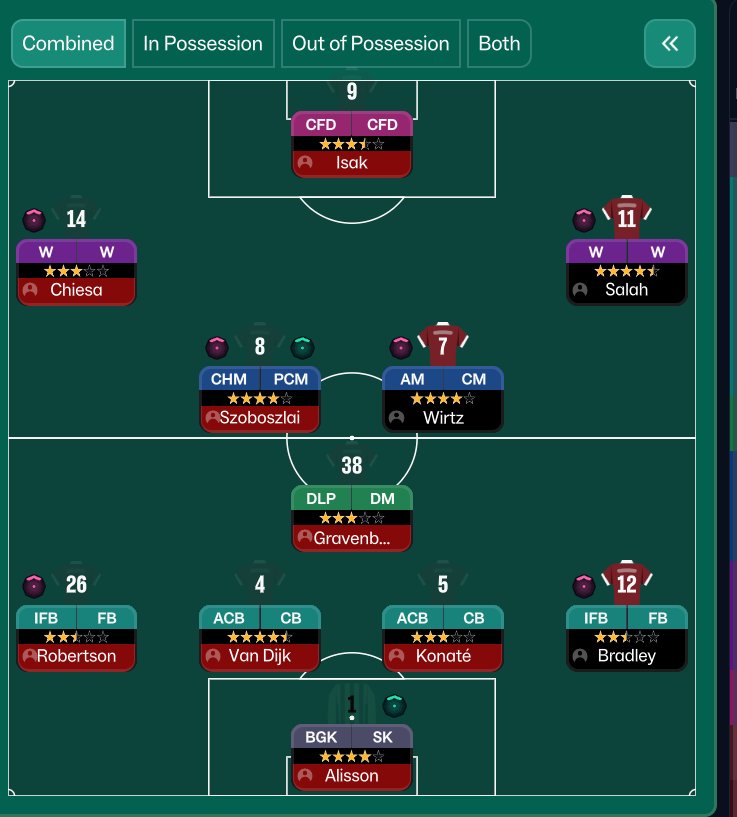Screen dimensions: 737x817
Task: Choose Gravenberch's defensive midfielder card
Action: (x=351, y=519)
